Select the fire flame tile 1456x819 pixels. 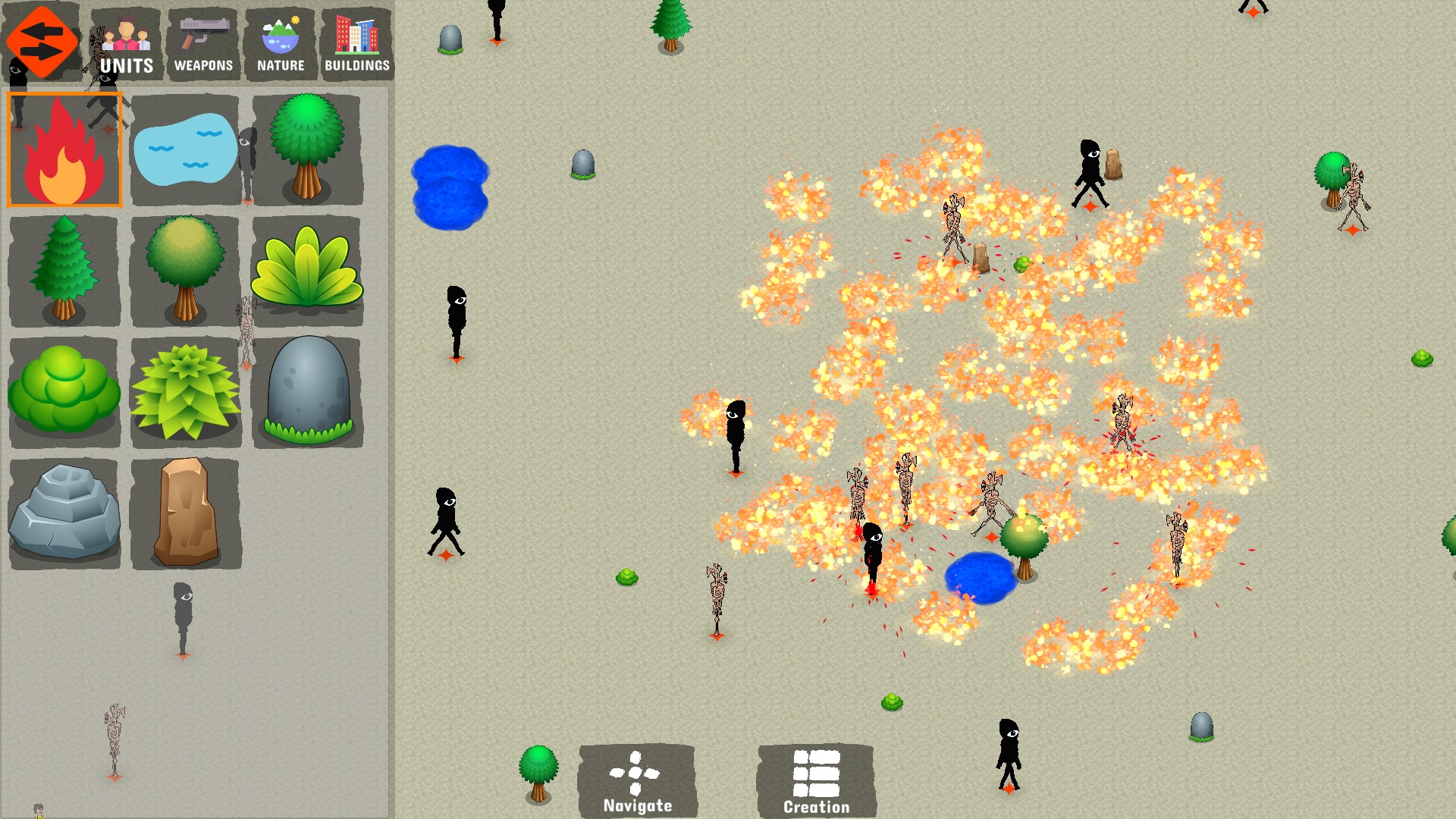[x=64, y=149]
